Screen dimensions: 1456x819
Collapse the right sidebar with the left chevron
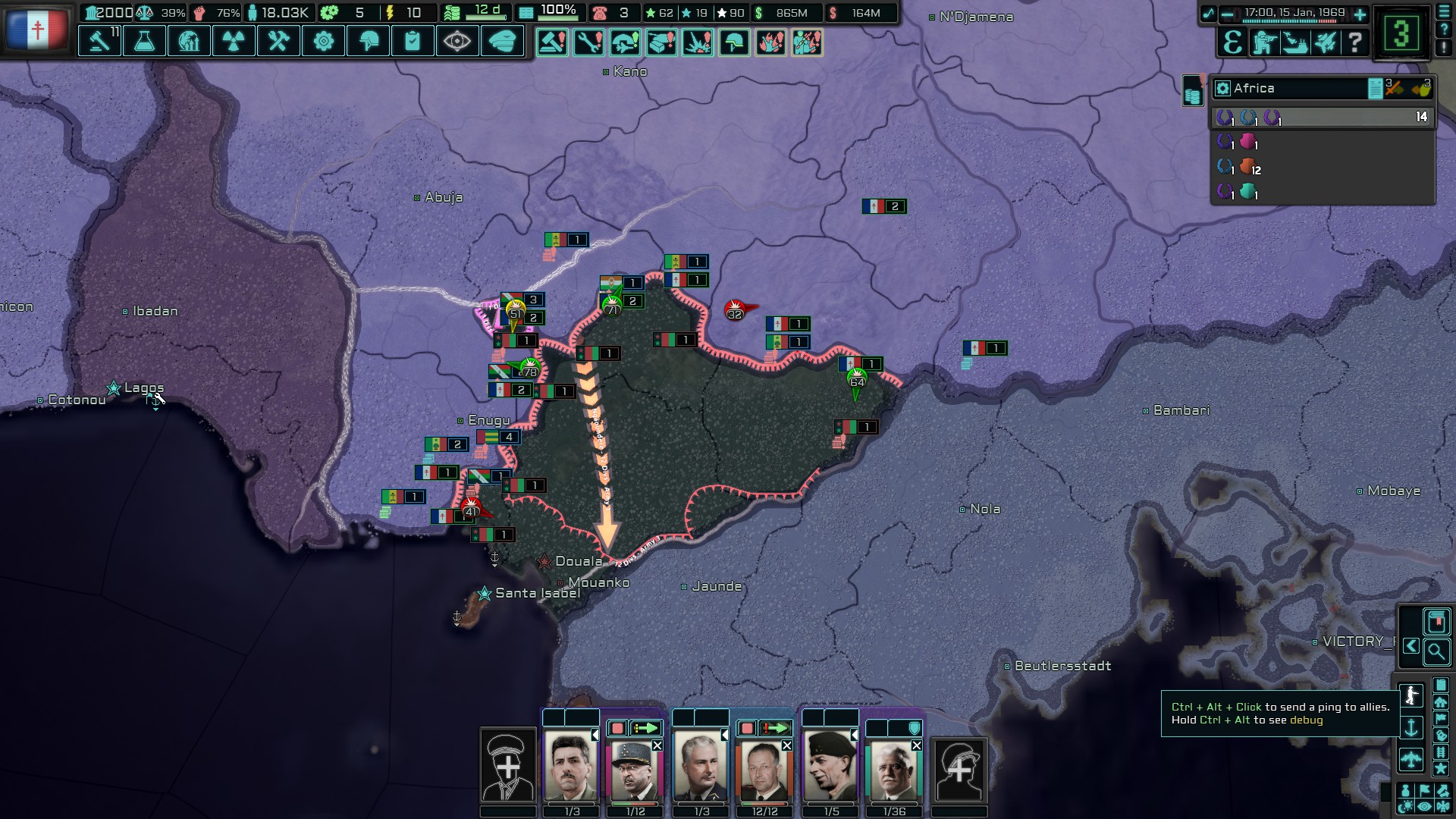click(1410, 647)
